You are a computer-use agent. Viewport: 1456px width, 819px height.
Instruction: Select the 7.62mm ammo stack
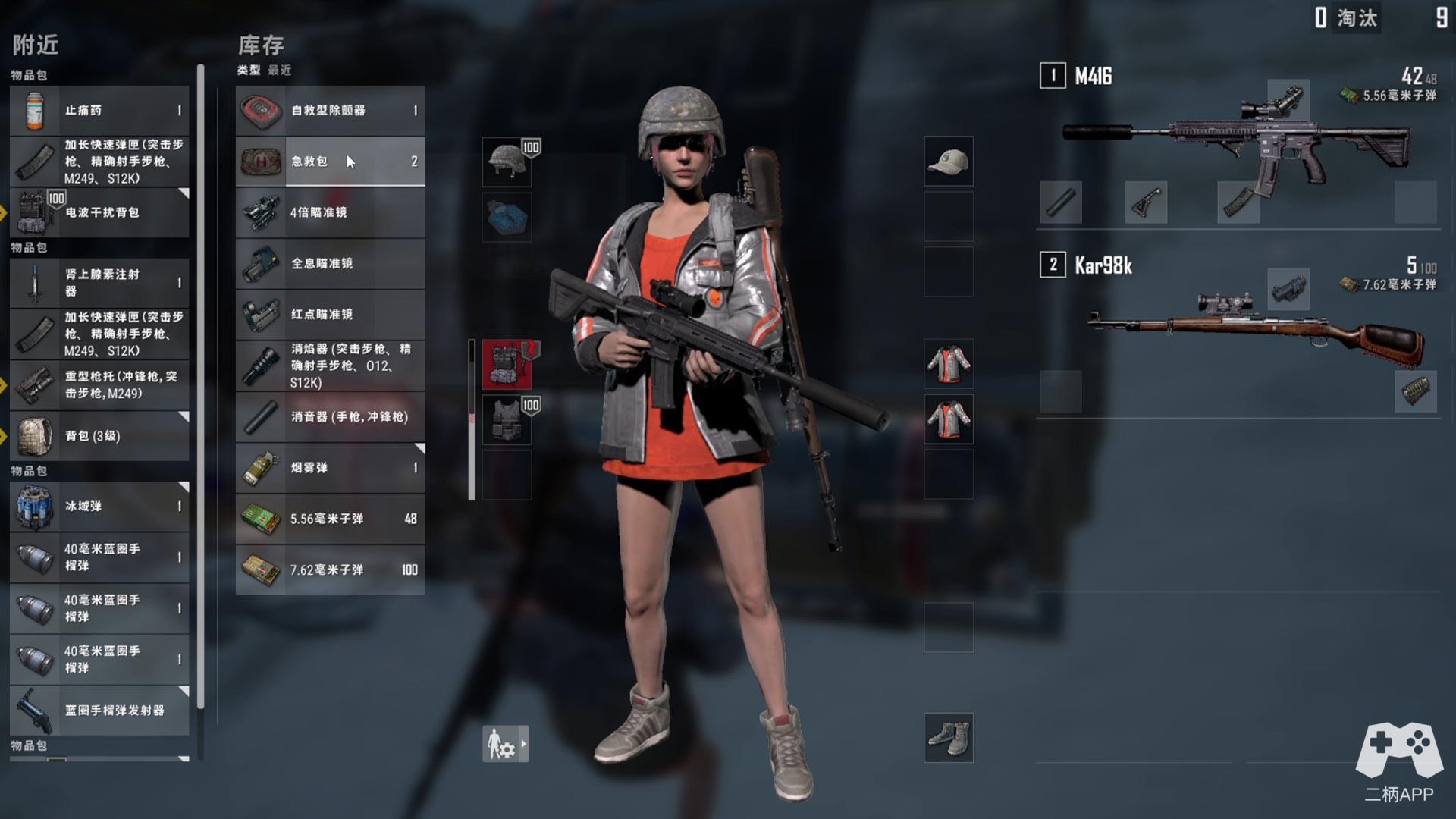pos(330,570)
